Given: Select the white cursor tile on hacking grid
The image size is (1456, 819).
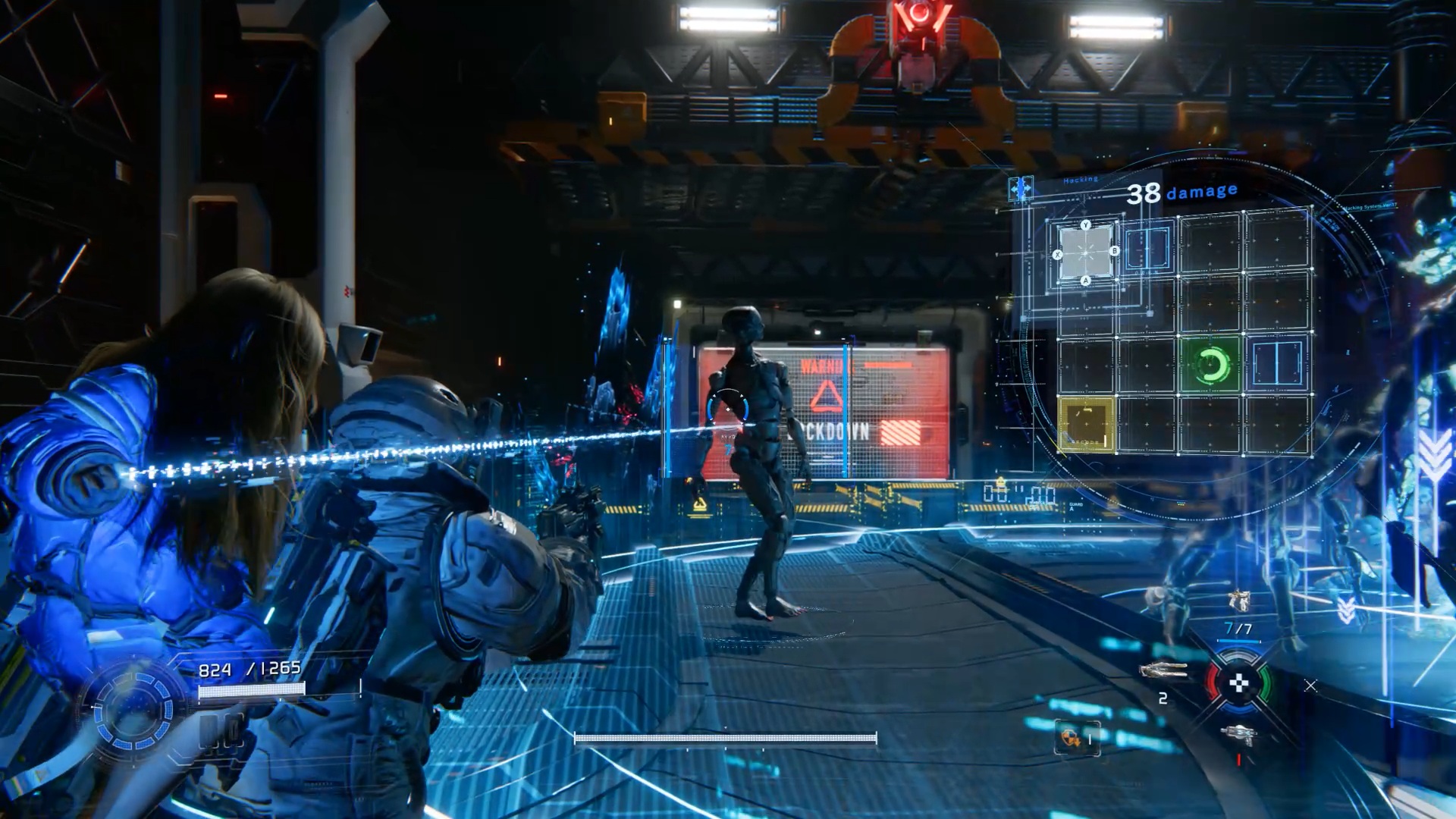Looking at the screenshot, I should point(1086,253).
